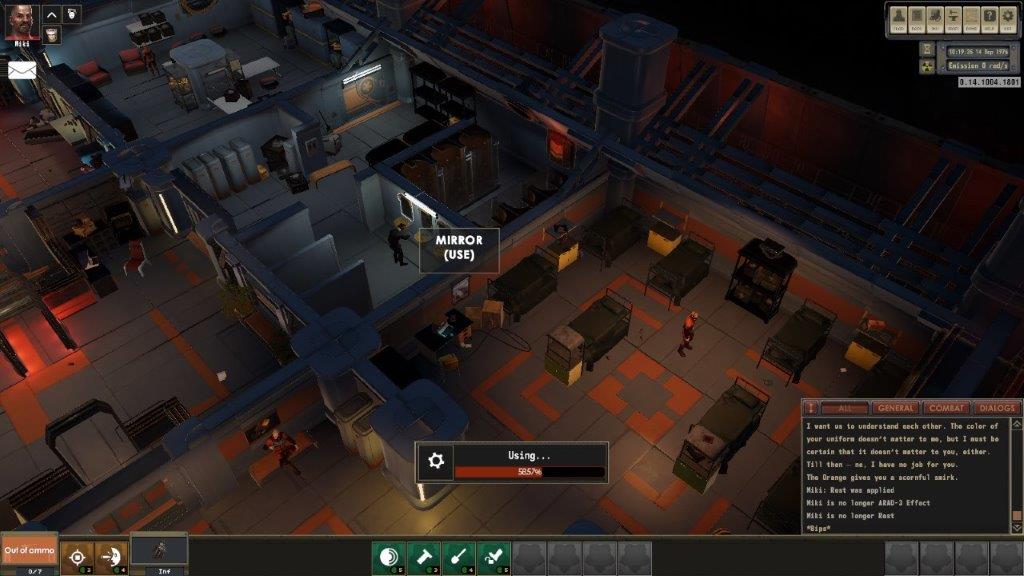Select the Miki character portrait

22,20
